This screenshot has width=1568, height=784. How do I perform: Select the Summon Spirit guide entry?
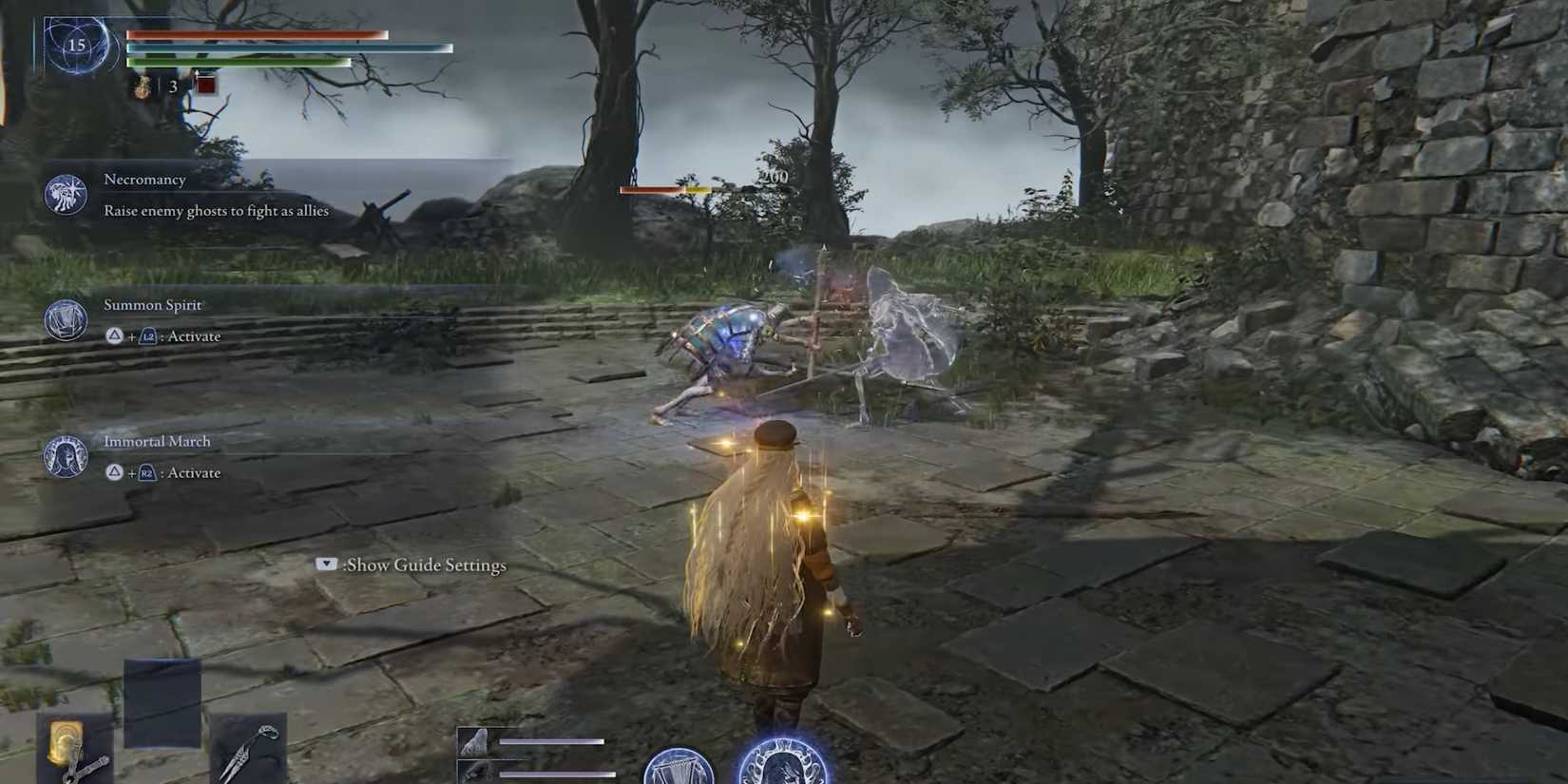(x=153, y=304)
